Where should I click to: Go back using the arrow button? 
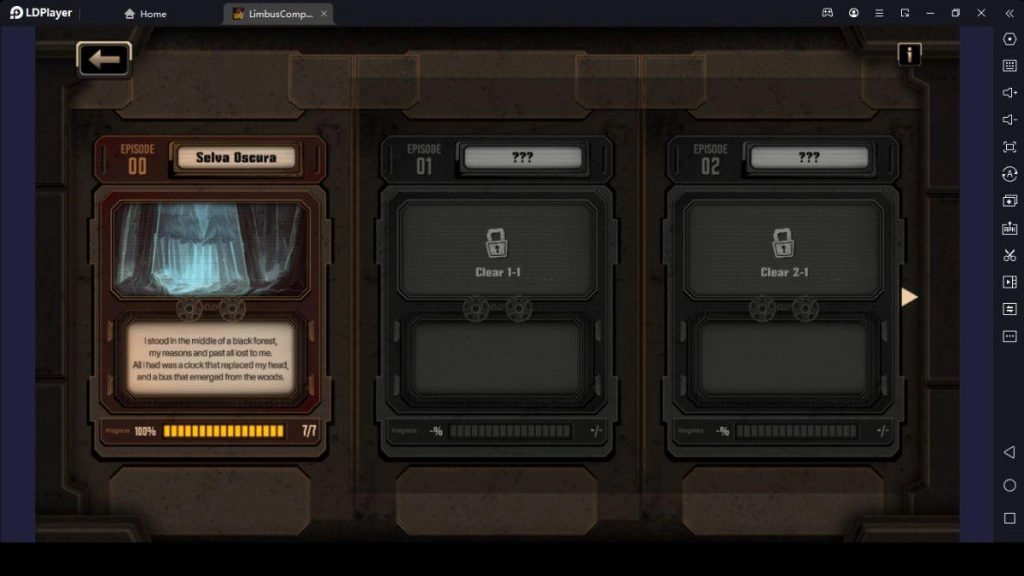[x=104, y=59]
